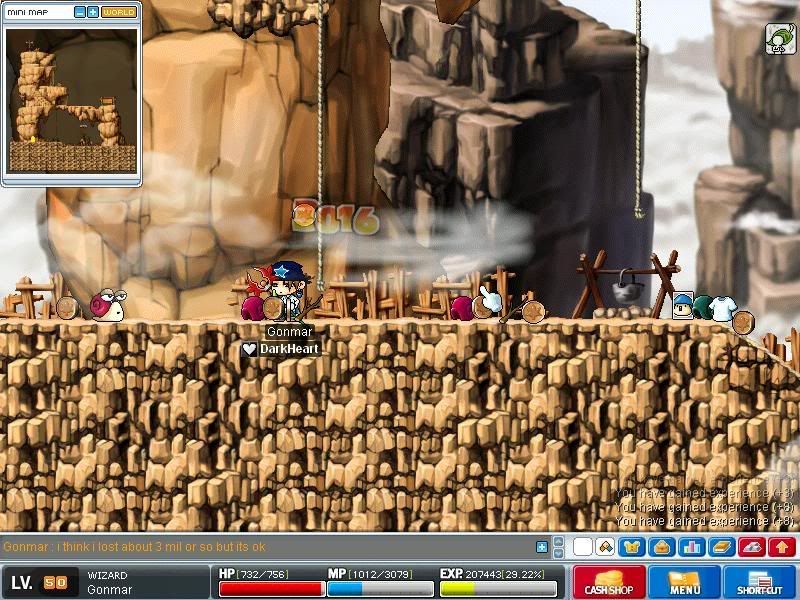The width and height of the screenshot is (800, 600).
Task: Click the green leaf buff icon
Action: coord(780,39)
